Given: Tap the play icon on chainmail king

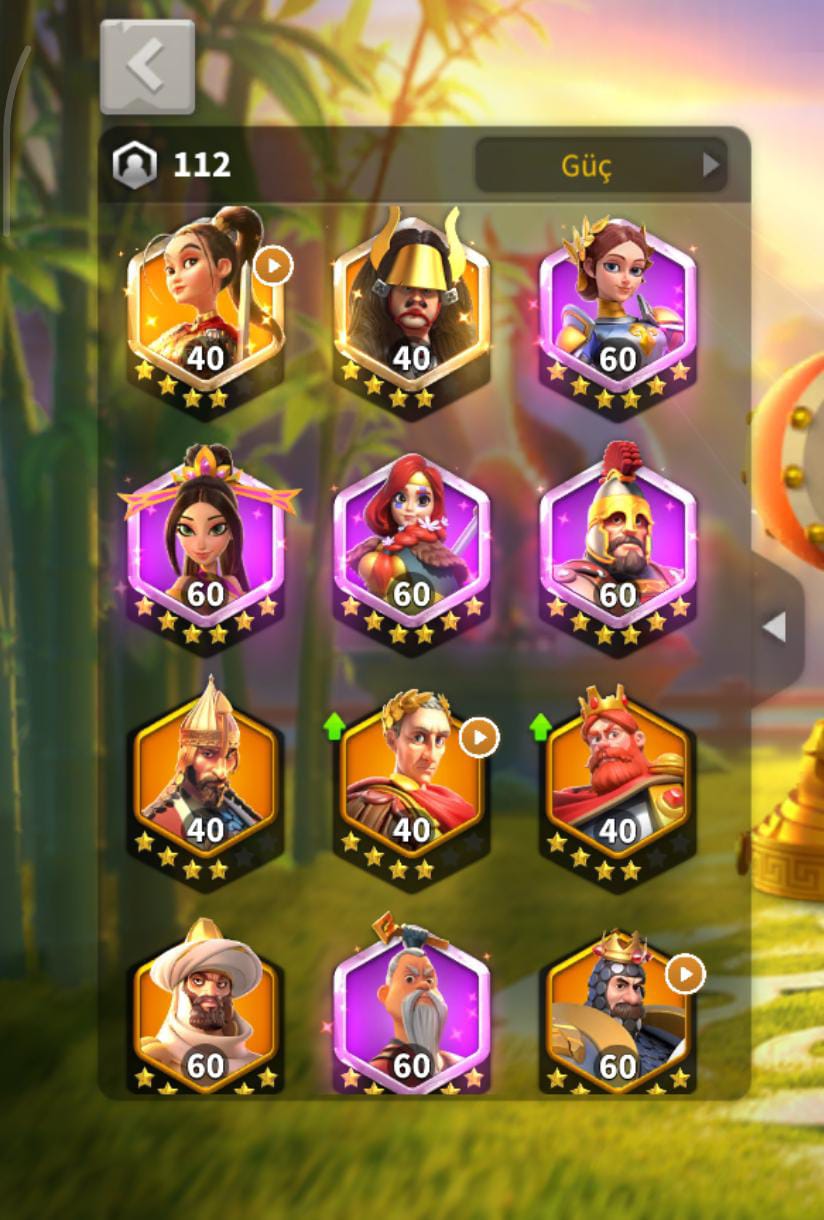Looking at the screenshot, I should [685, 973].
